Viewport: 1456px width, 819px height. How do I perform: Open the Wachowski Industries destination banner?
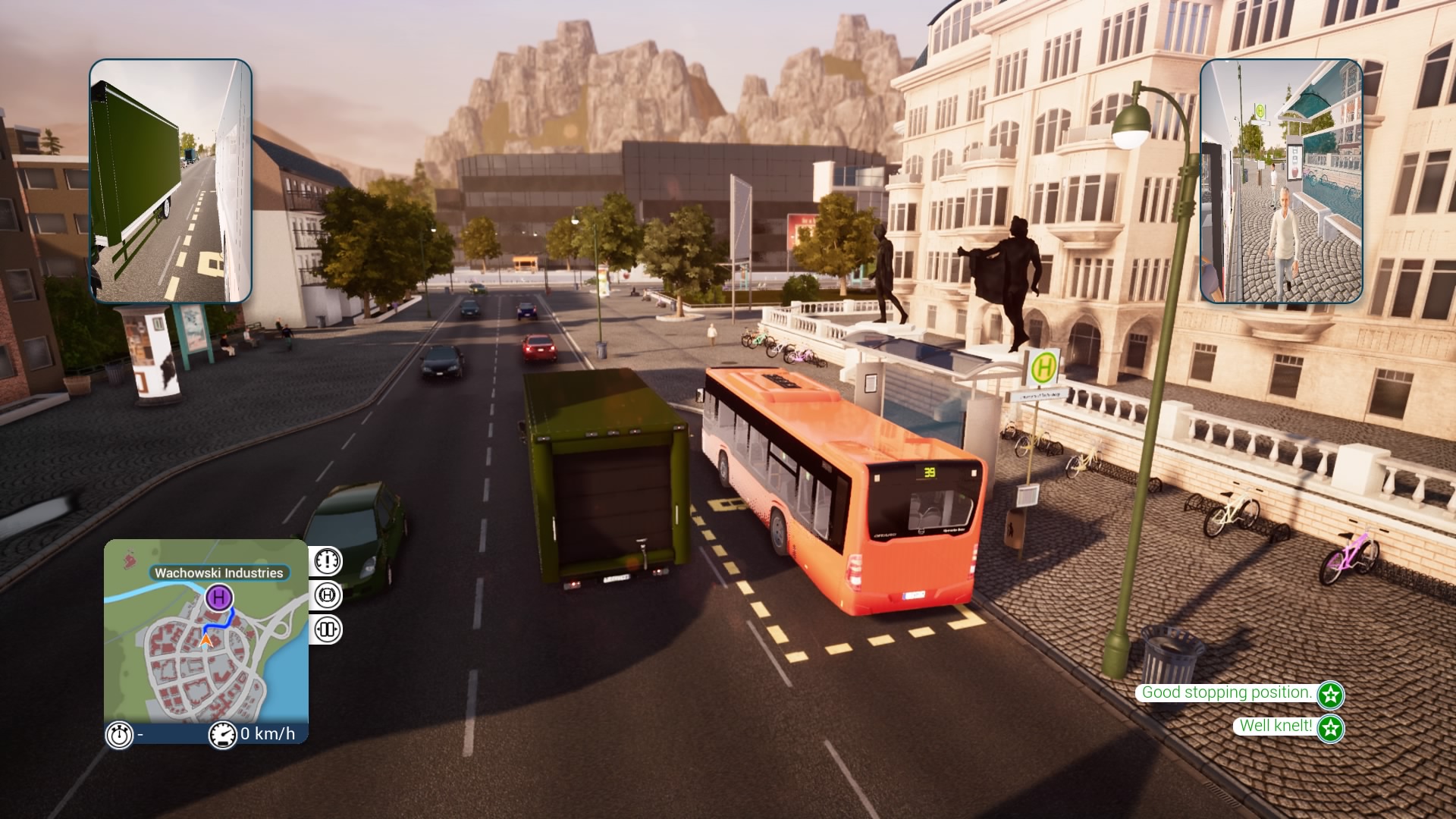tap(220, 574)
